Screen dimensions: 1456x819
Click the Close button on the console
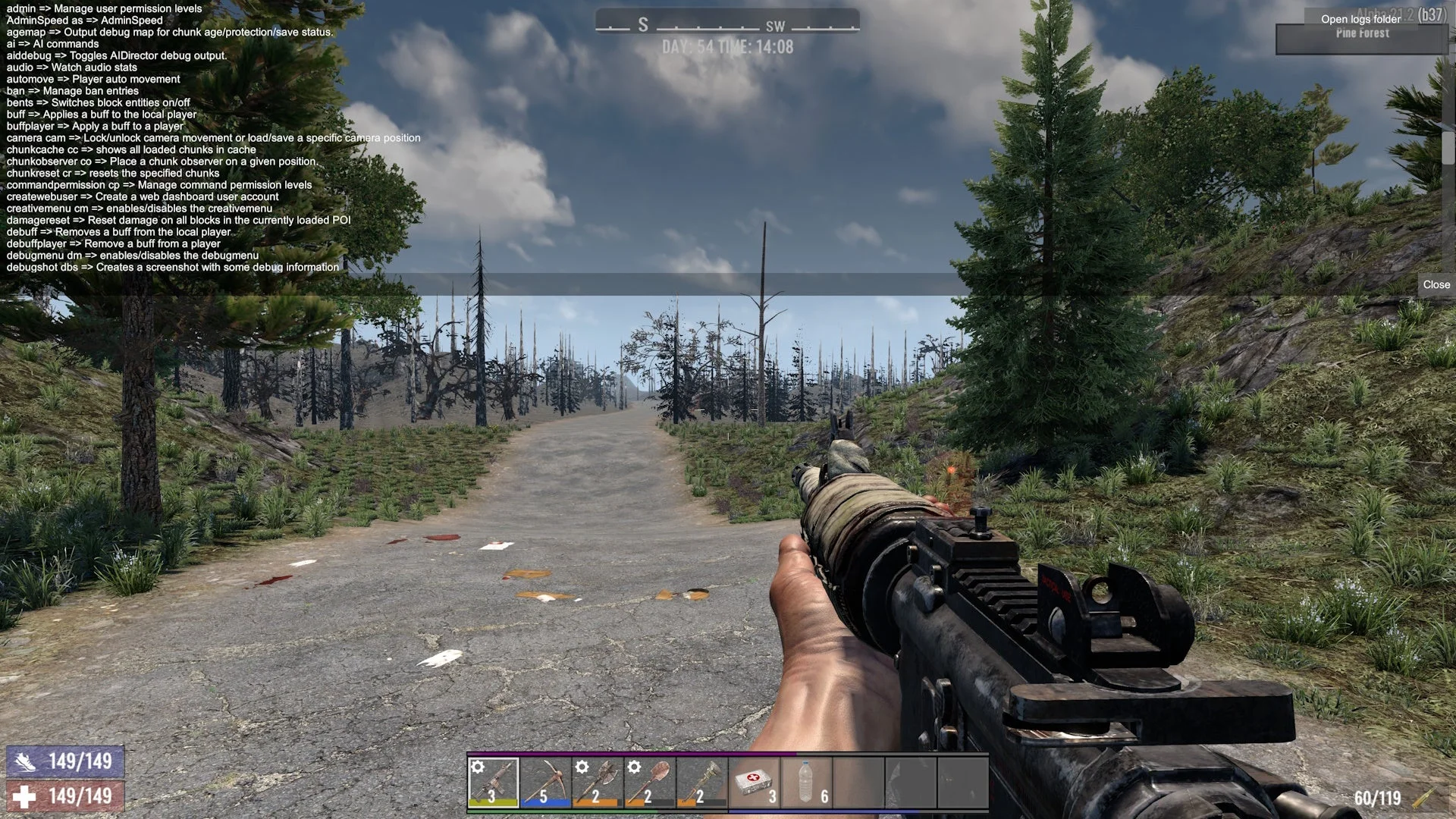pyautogui.click(x=1436, y=284)
